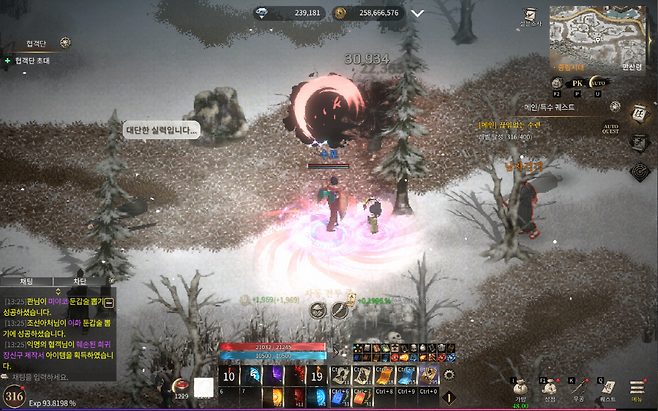The image size is (658, 411).
Task: Expand the dropdown arrow beside currency
Action: click(x=417, y=13)
